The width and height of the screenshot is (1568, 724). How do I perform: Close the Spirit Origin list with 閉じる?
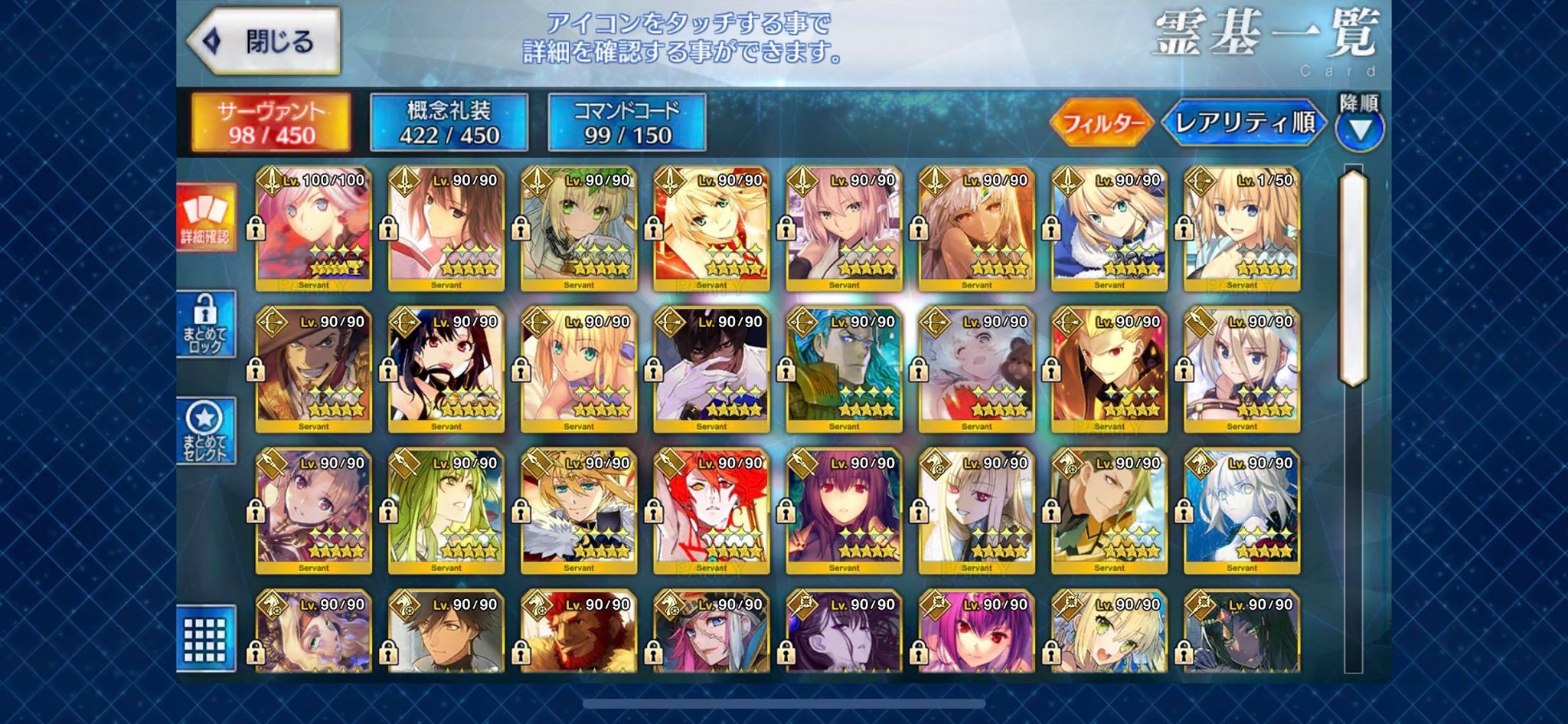point(264,41)
